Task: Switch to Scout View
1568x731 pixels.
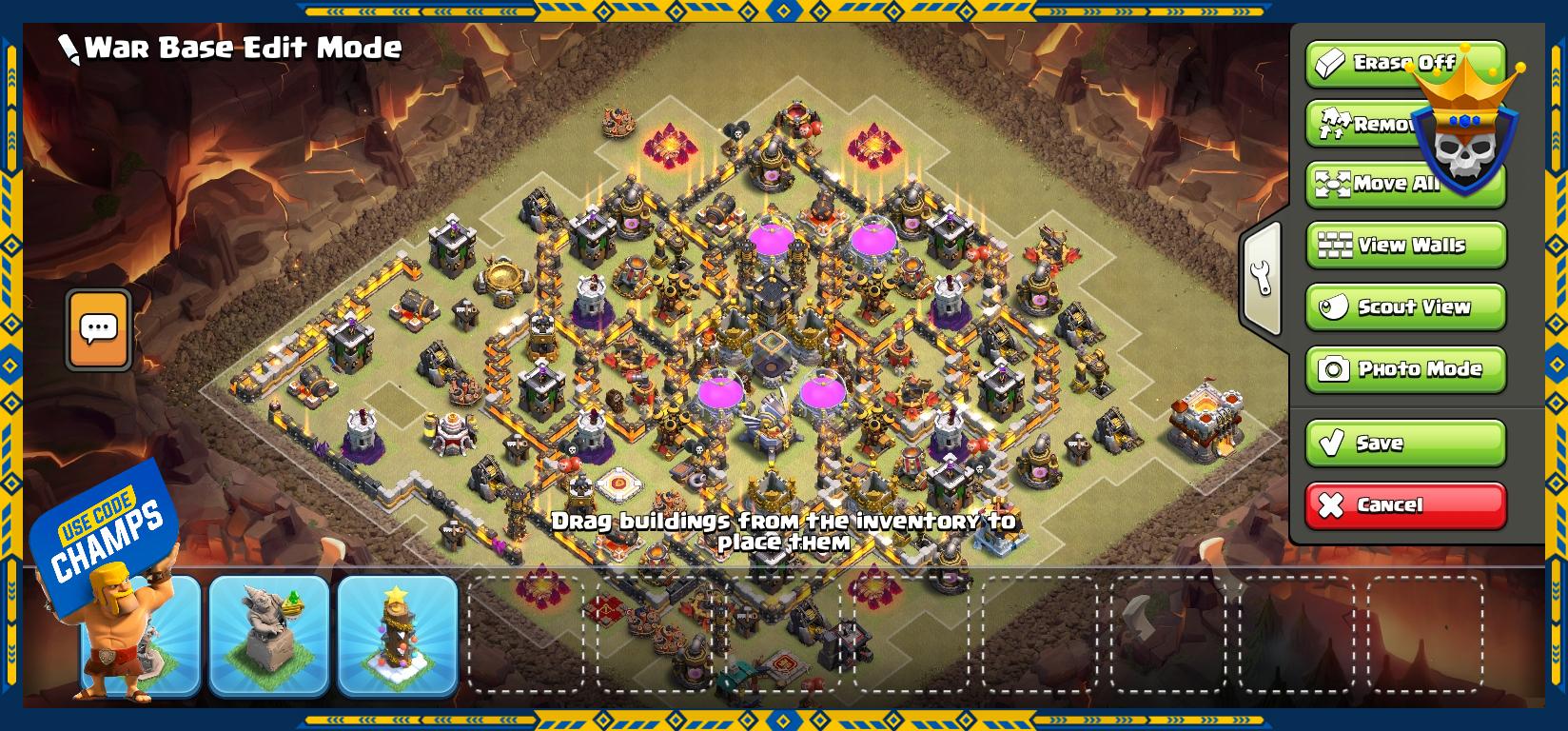Action: 1405,307
